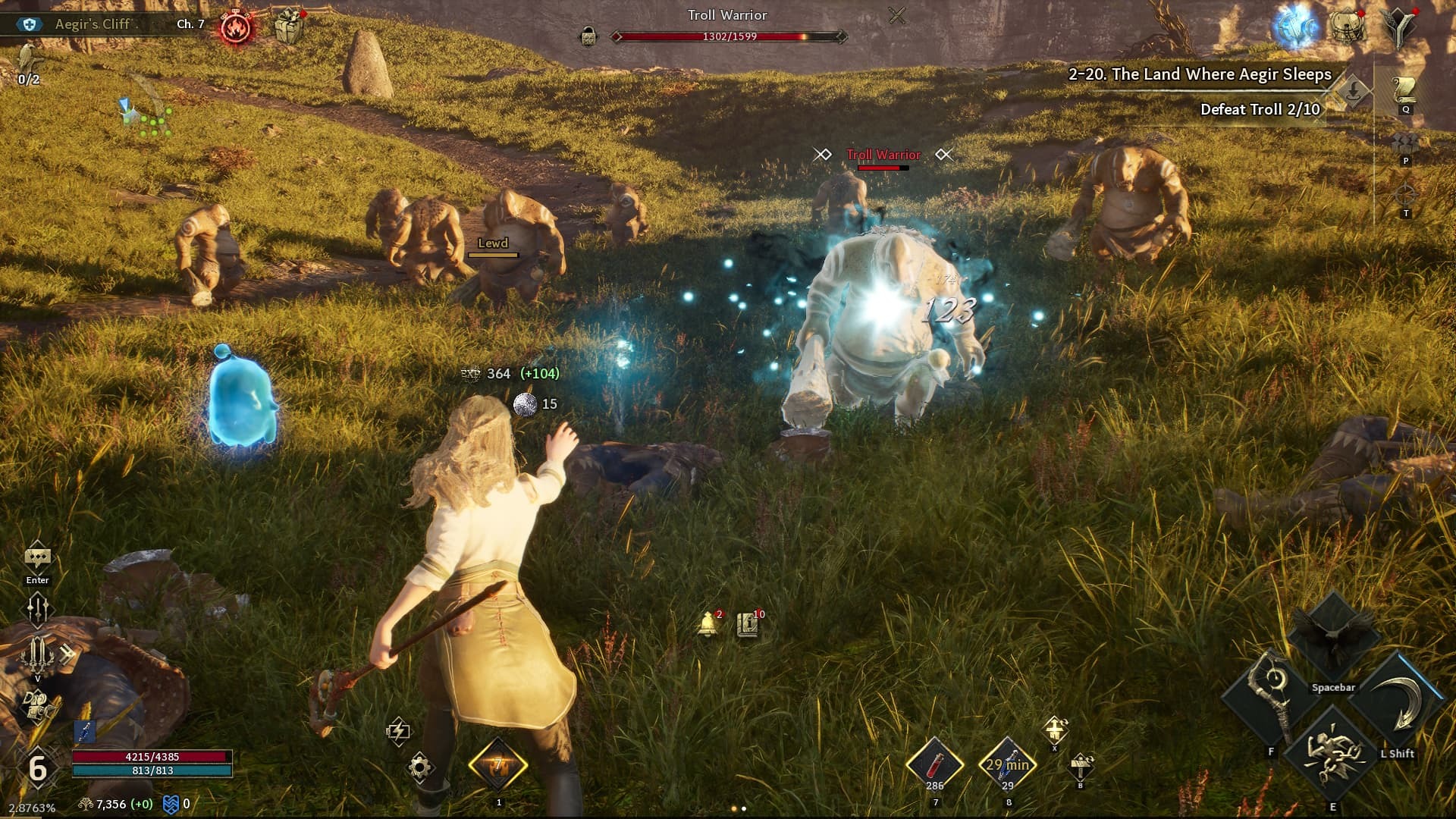Open the chat speech bubble
Viewport: 1456px width, 819px height.
point(37,559)
